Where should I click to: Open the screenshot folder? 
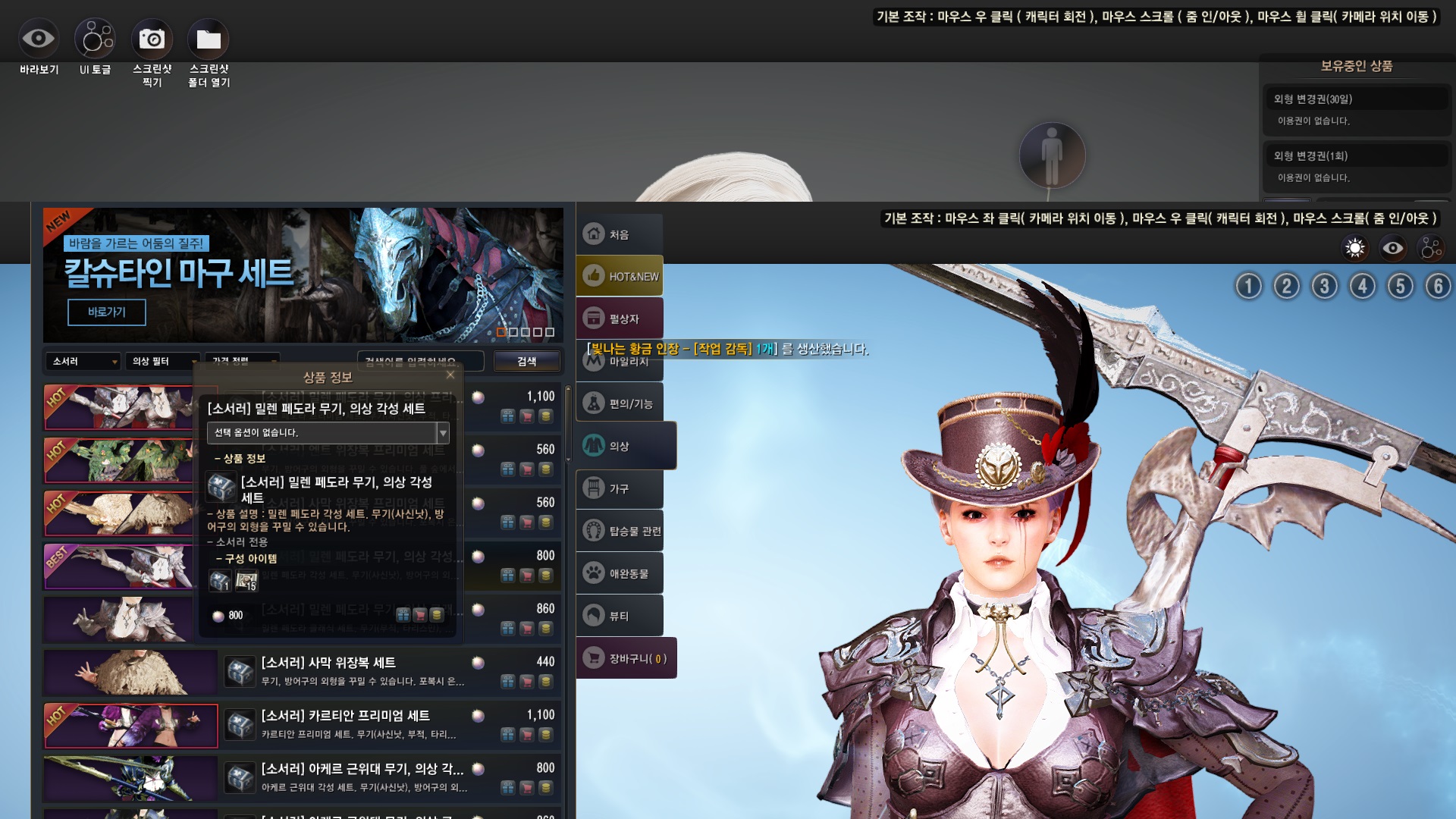coord(209,39)
